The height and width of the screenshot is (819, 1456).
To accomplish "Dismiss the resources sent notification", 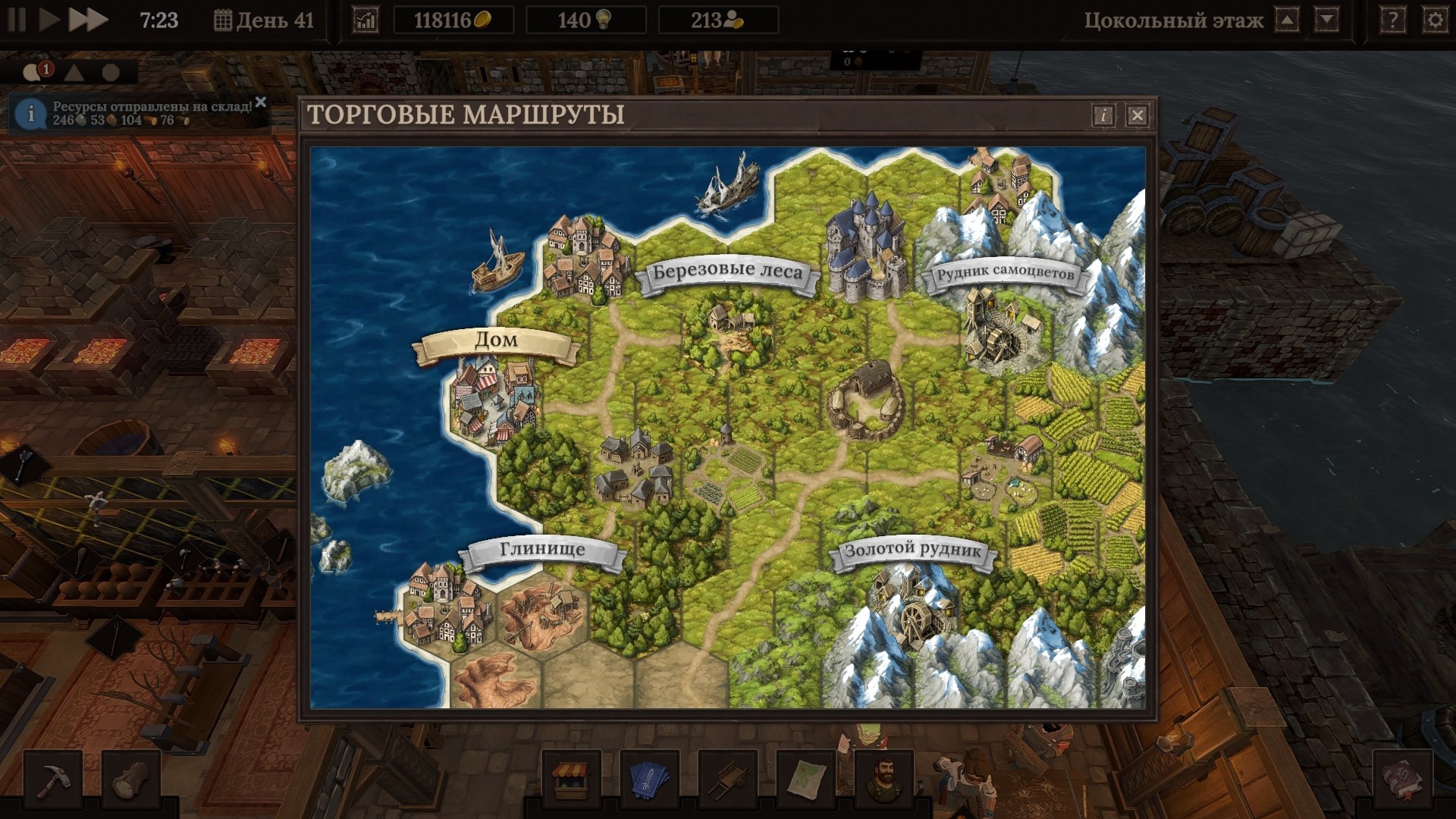I will coord(261,102).
